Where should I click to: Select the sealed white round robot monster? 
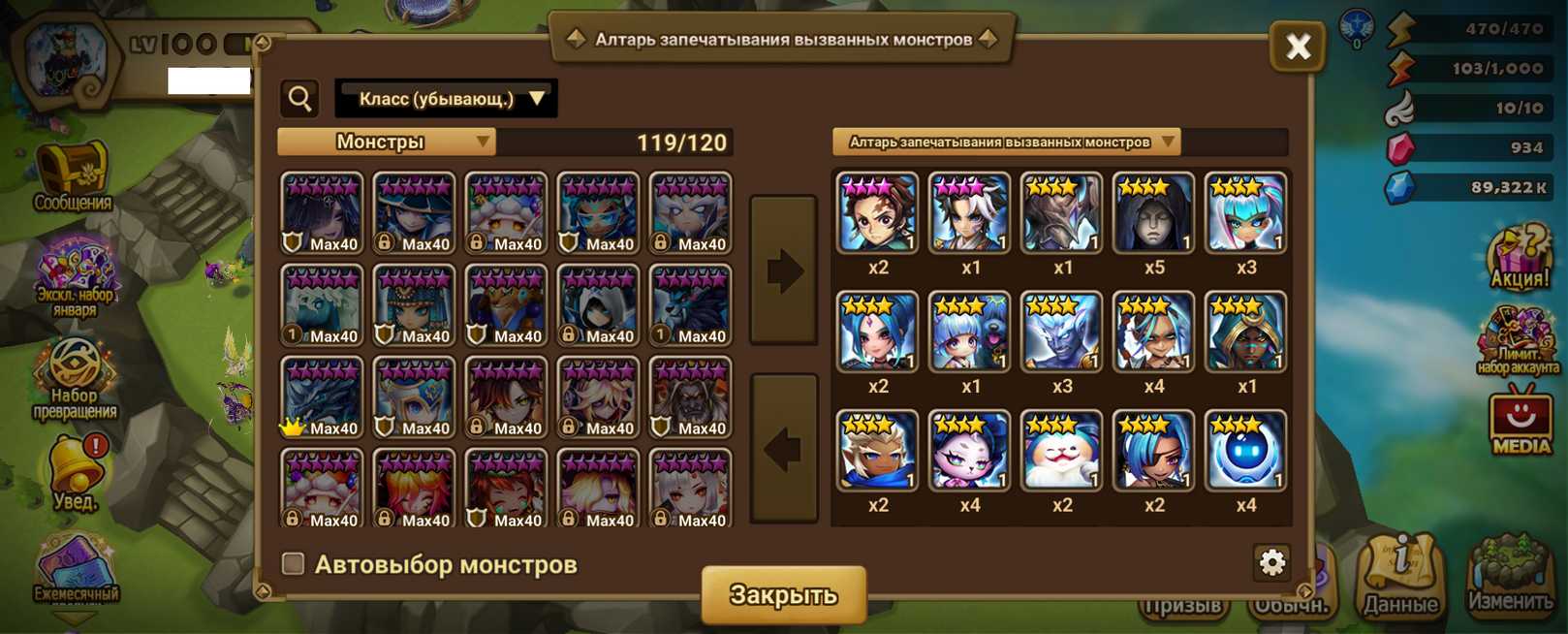coord(1245,450)
